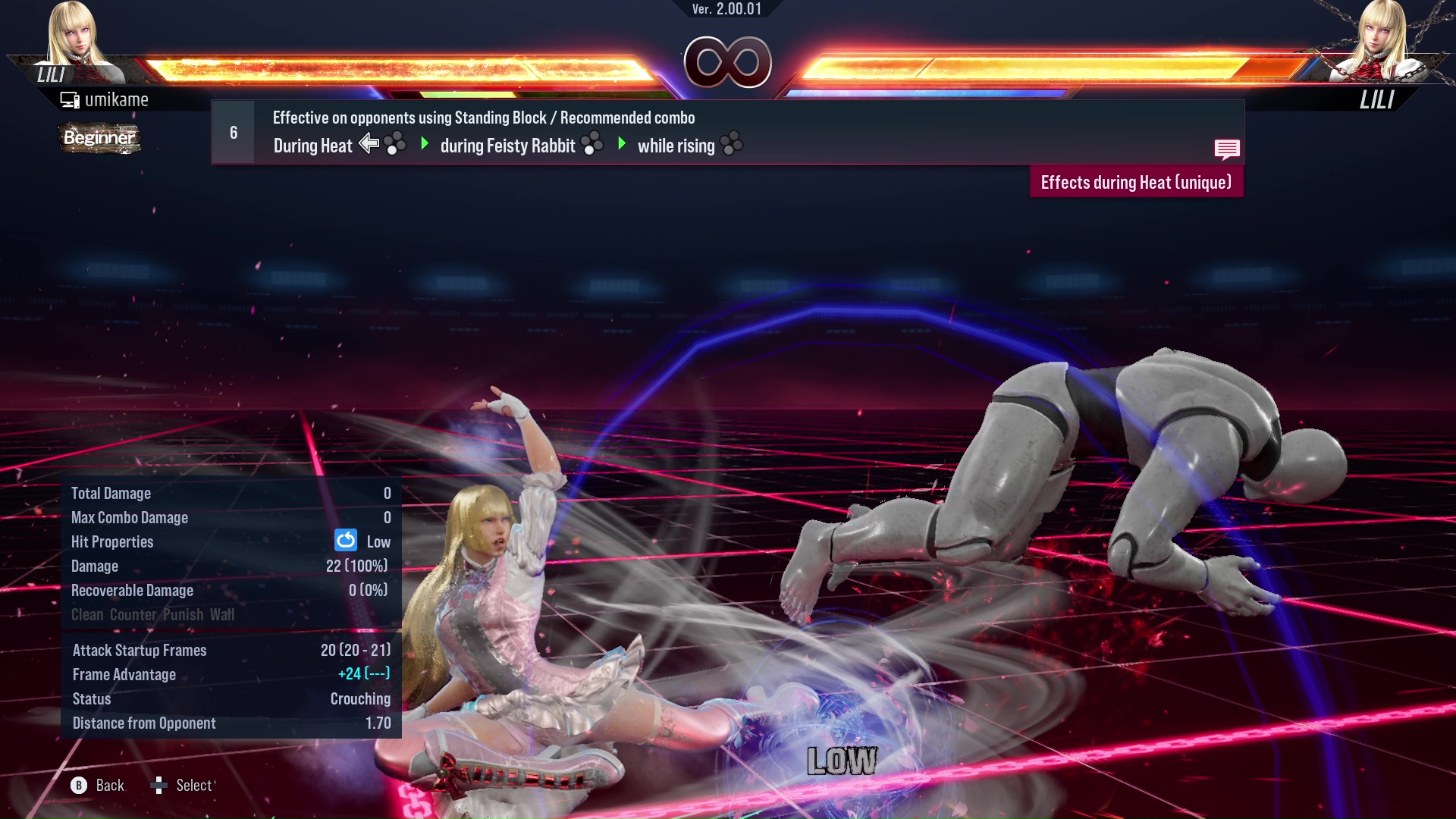
Task: Open combo step number 6
Action: click(x=233, y=131)
